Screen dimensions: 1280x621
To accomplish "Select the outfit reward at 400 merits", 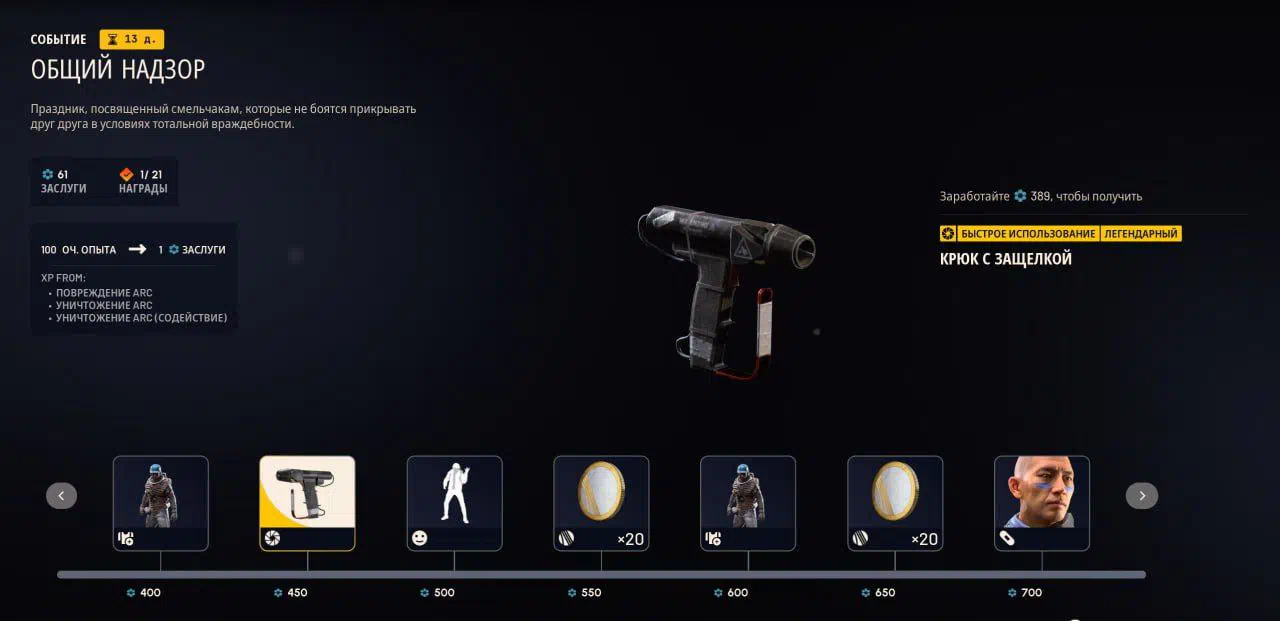I will (161, 503).
